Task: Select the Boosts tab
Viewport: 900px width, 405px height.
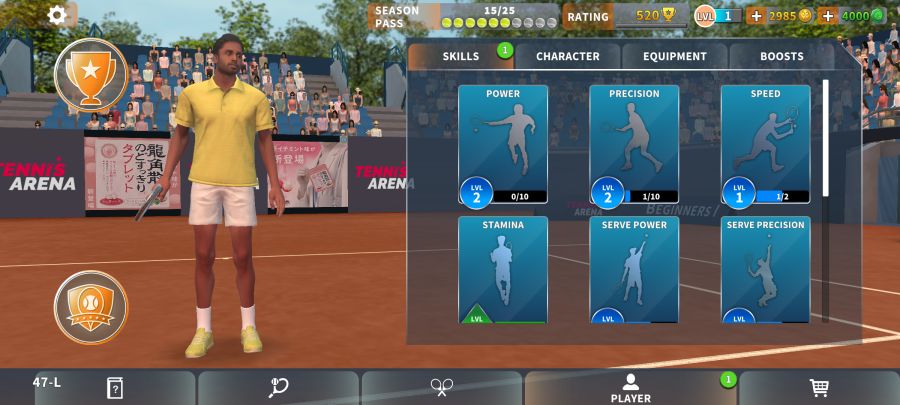Action: (x=781, y=56)
